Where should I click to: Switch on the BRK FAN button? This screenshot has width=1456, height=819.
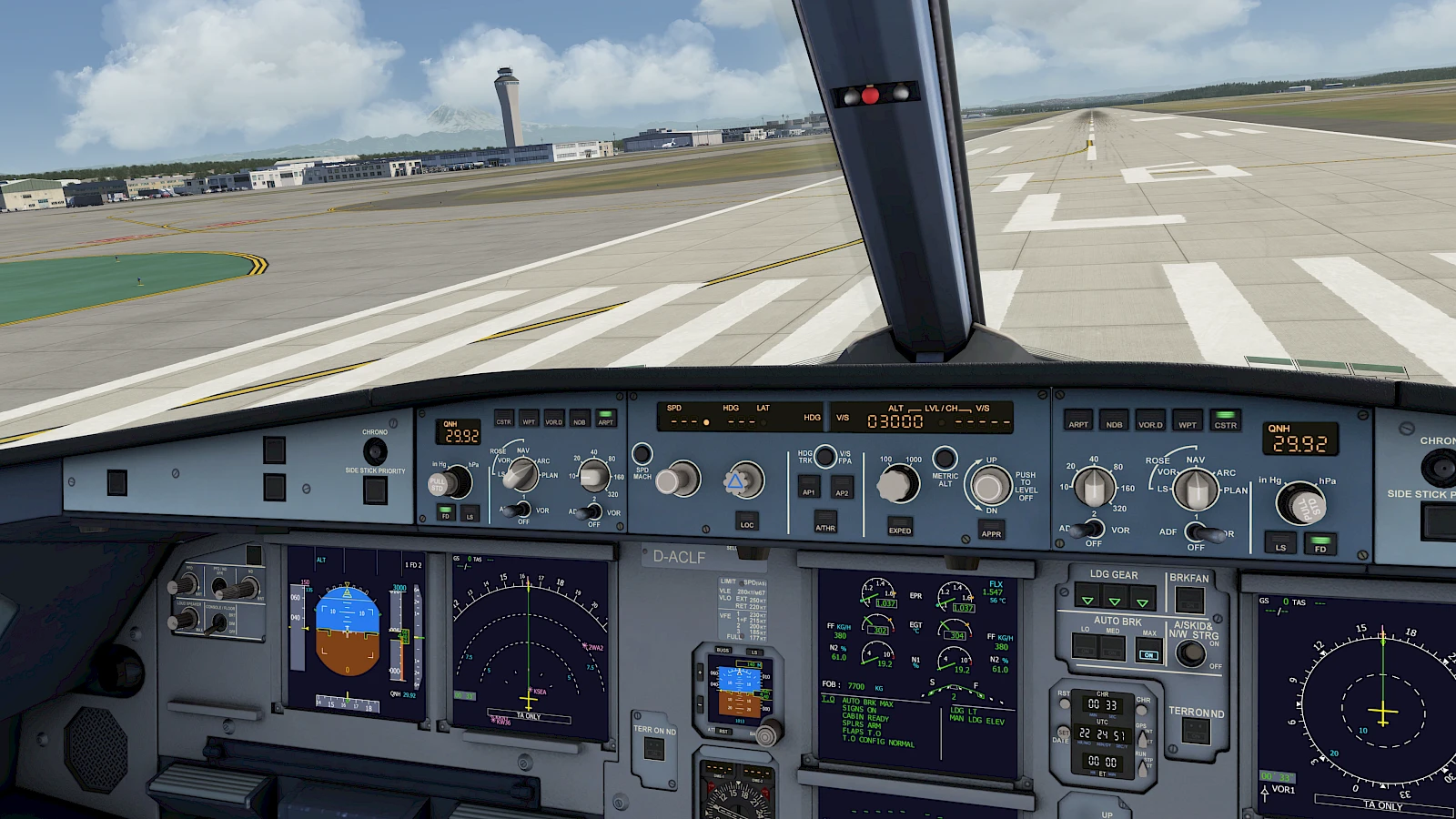click(1188, 600)
